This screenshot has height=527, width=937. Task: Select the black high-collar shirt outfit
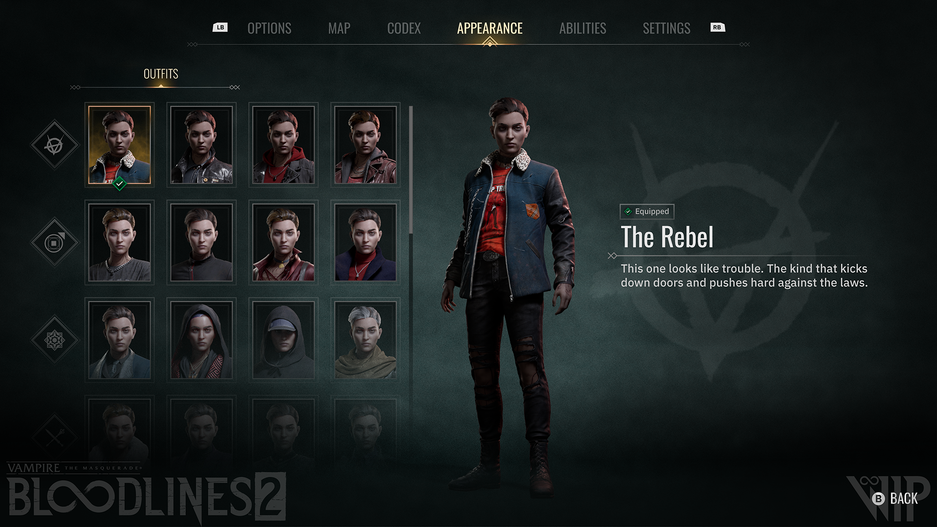tap(202, 242)
